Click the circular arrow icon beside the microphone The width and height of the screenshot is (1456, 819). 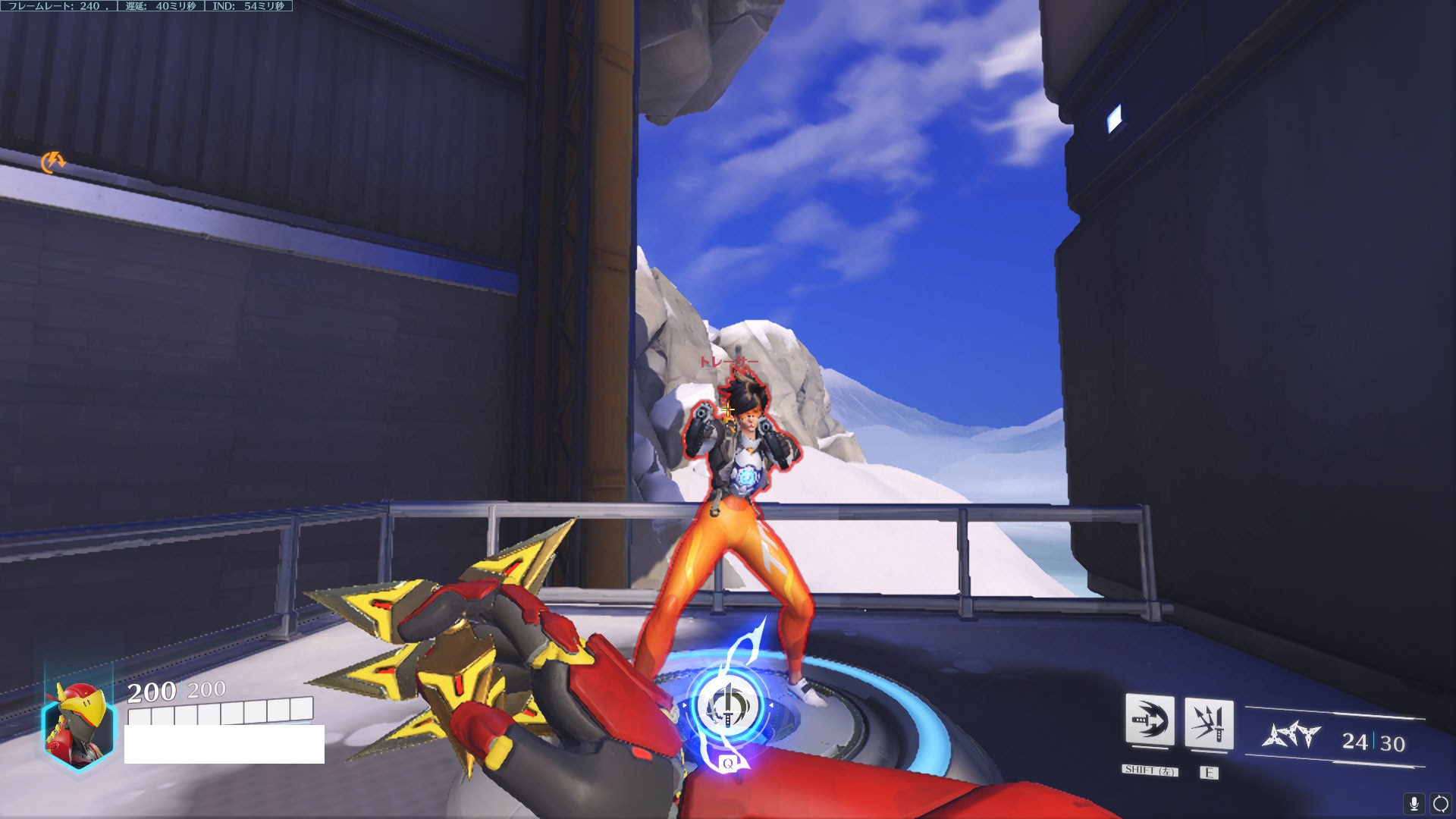pos(1440,804)
